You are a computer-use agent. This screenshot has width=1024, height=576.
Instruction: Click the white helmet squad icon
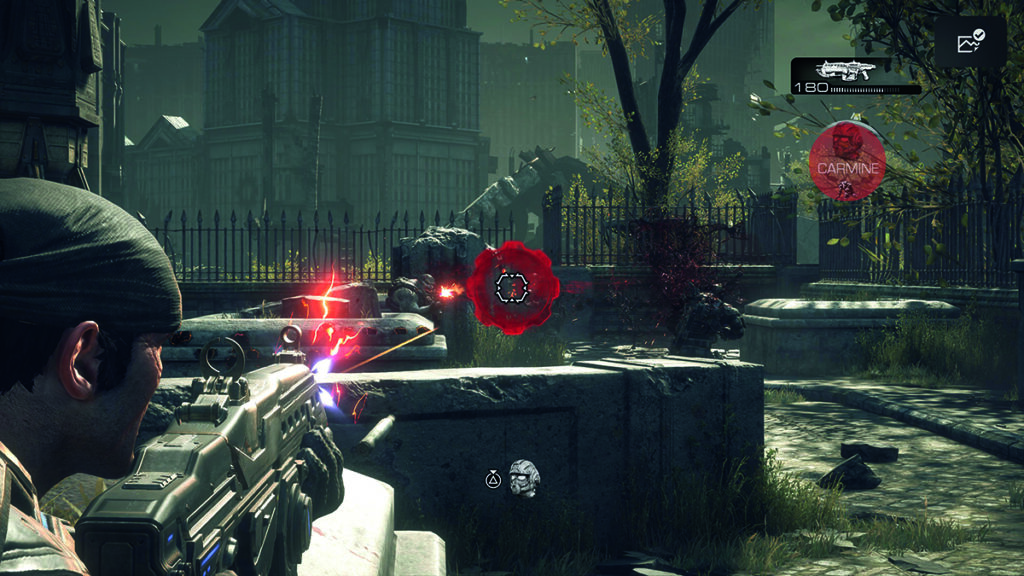pos(524,478)
